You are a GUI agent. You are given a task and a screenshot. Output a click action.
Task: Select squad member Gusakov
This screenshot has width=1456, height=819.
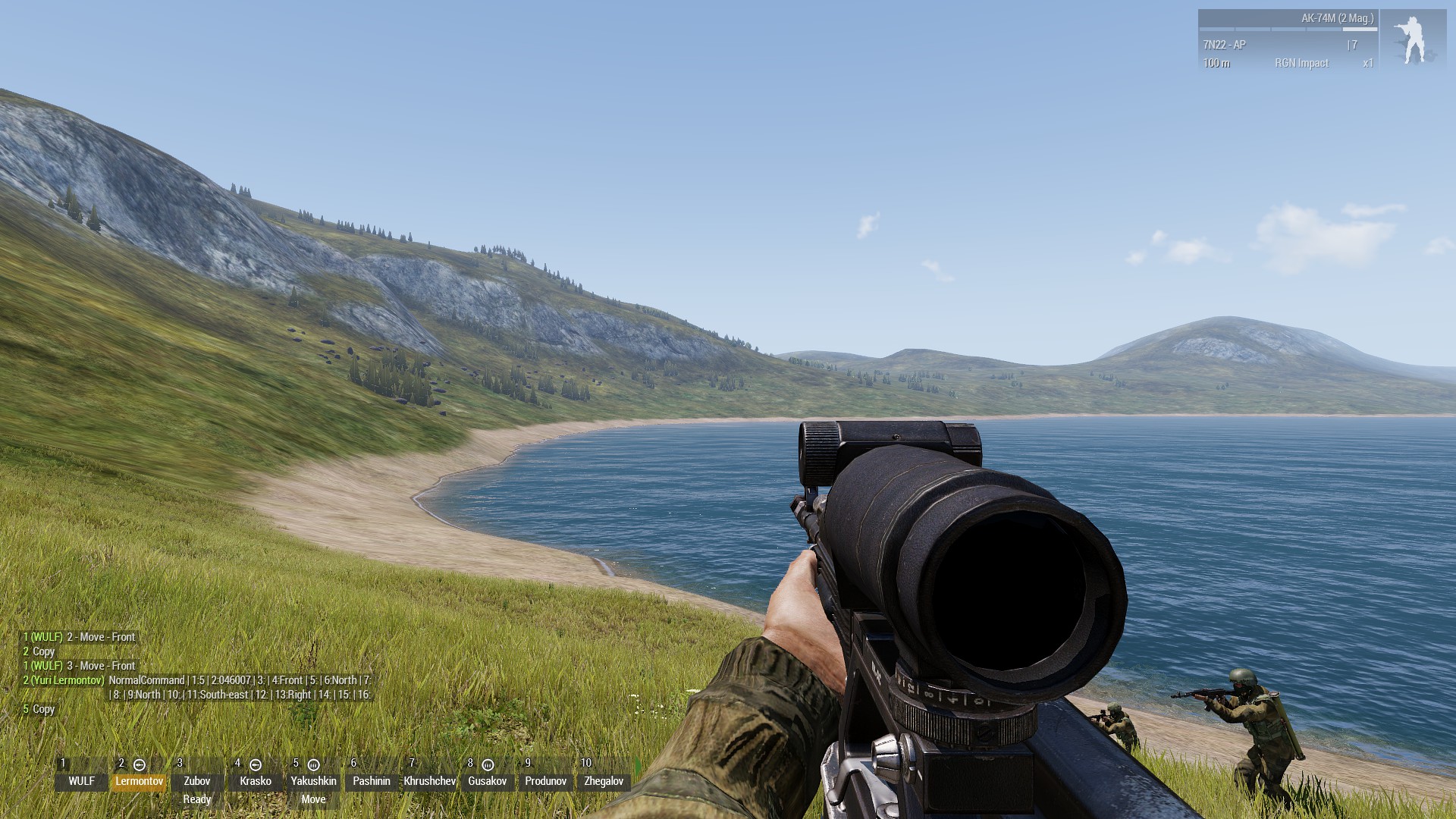tap(488, 780)
